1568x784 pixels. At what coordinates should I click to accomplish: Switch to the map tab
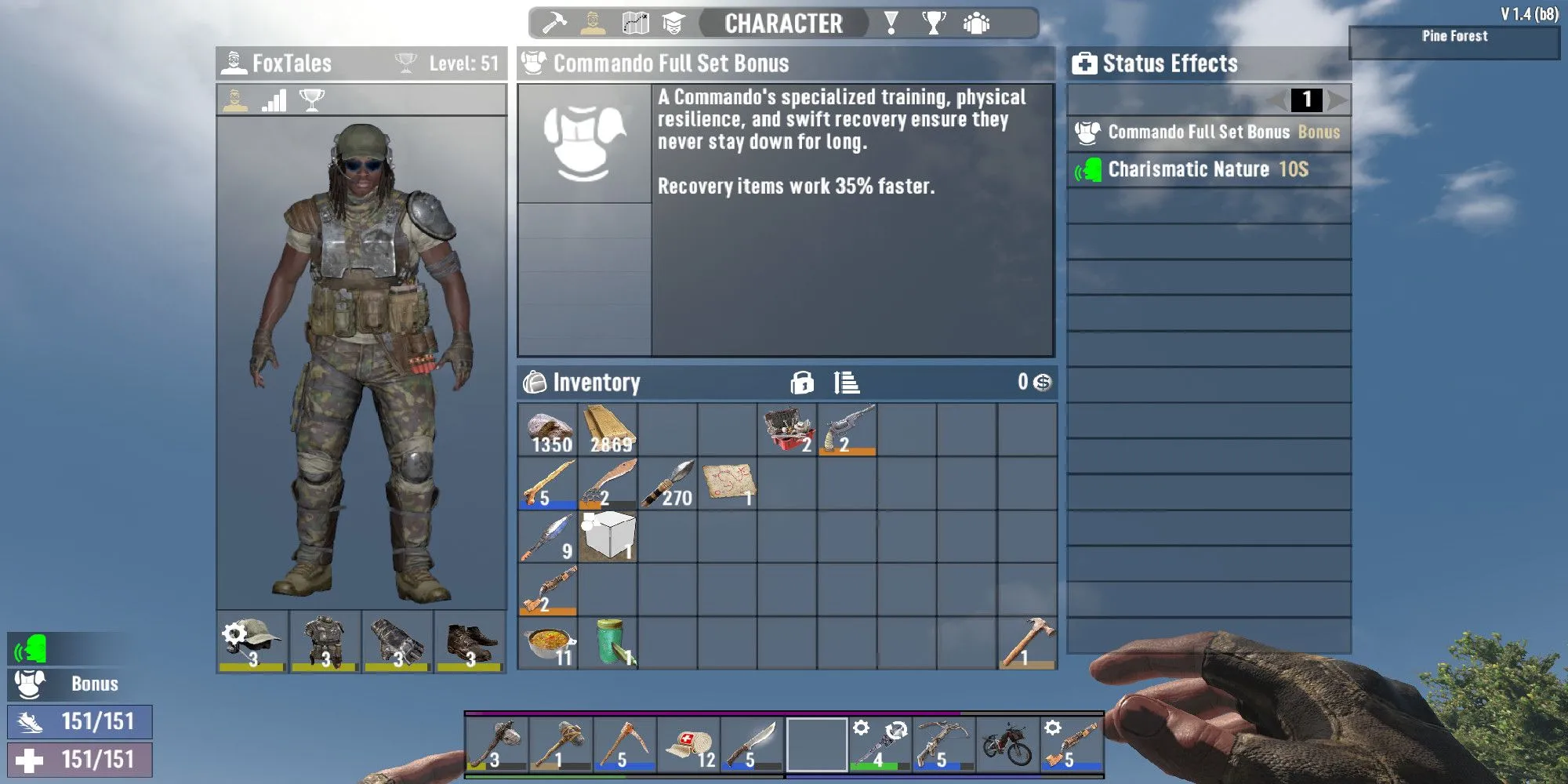click(635, 24)
